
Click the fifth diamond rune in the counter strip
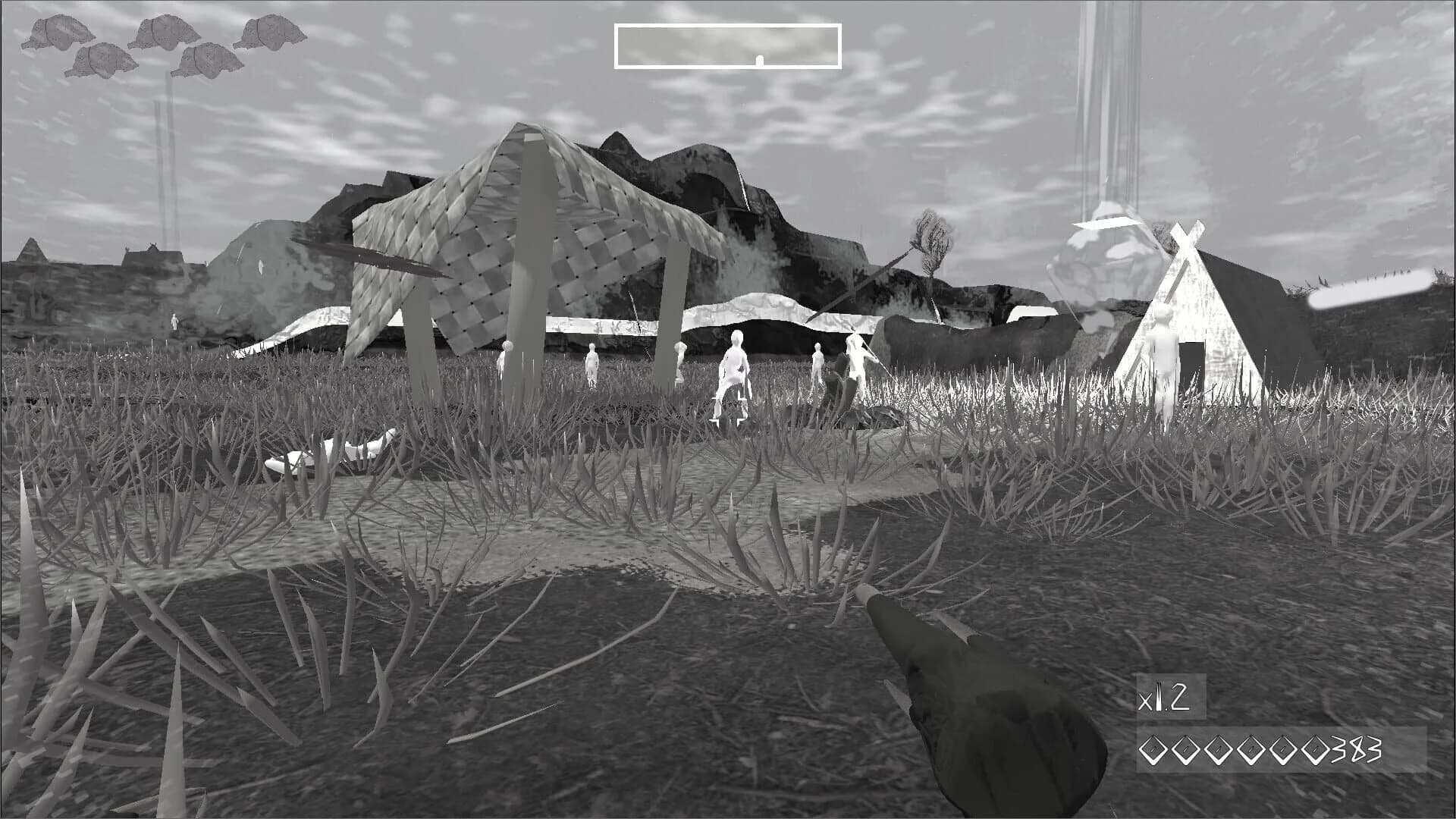click(x=1282, y=749)
